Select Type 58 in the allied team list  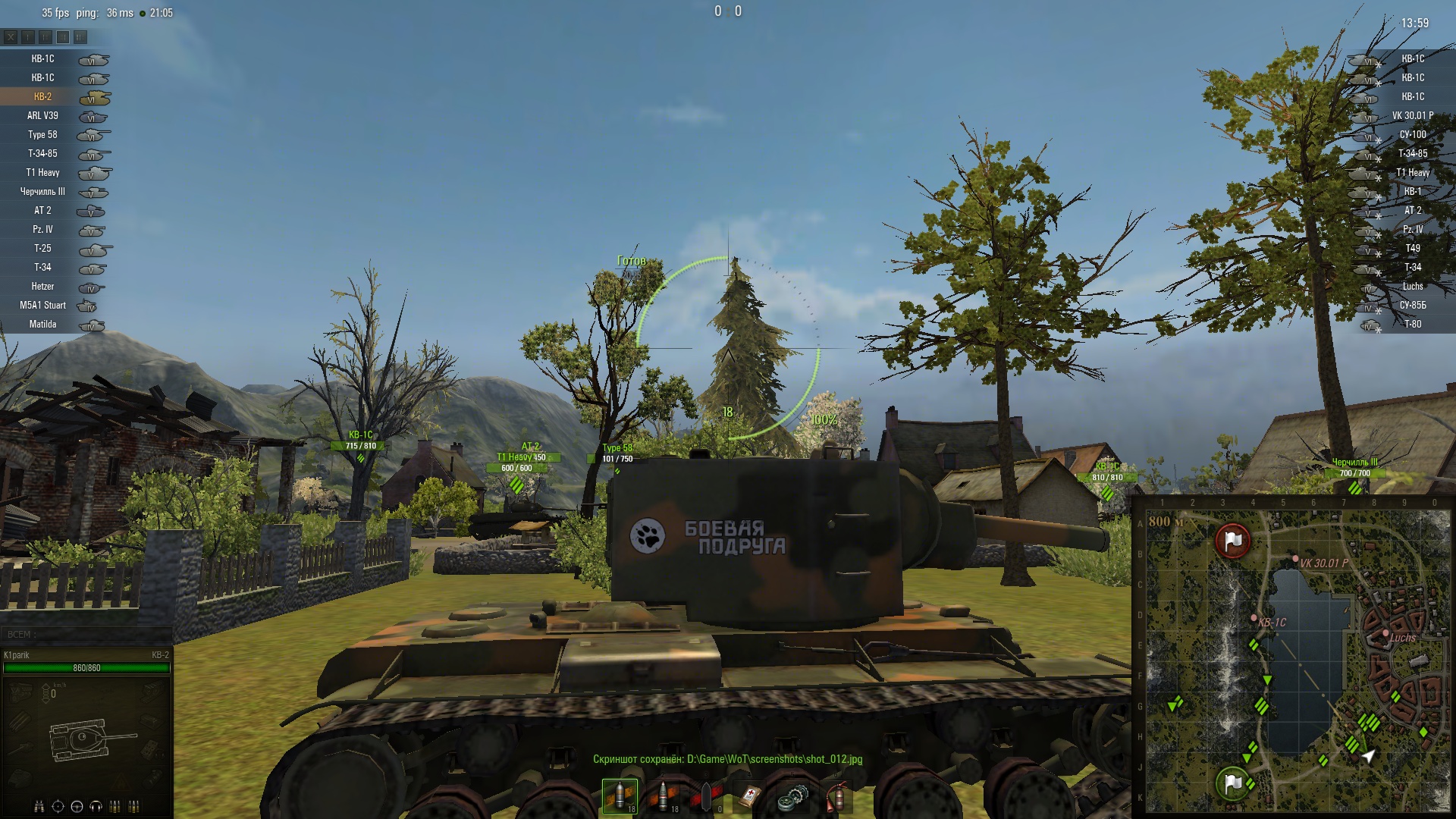(x=43, y=135)
